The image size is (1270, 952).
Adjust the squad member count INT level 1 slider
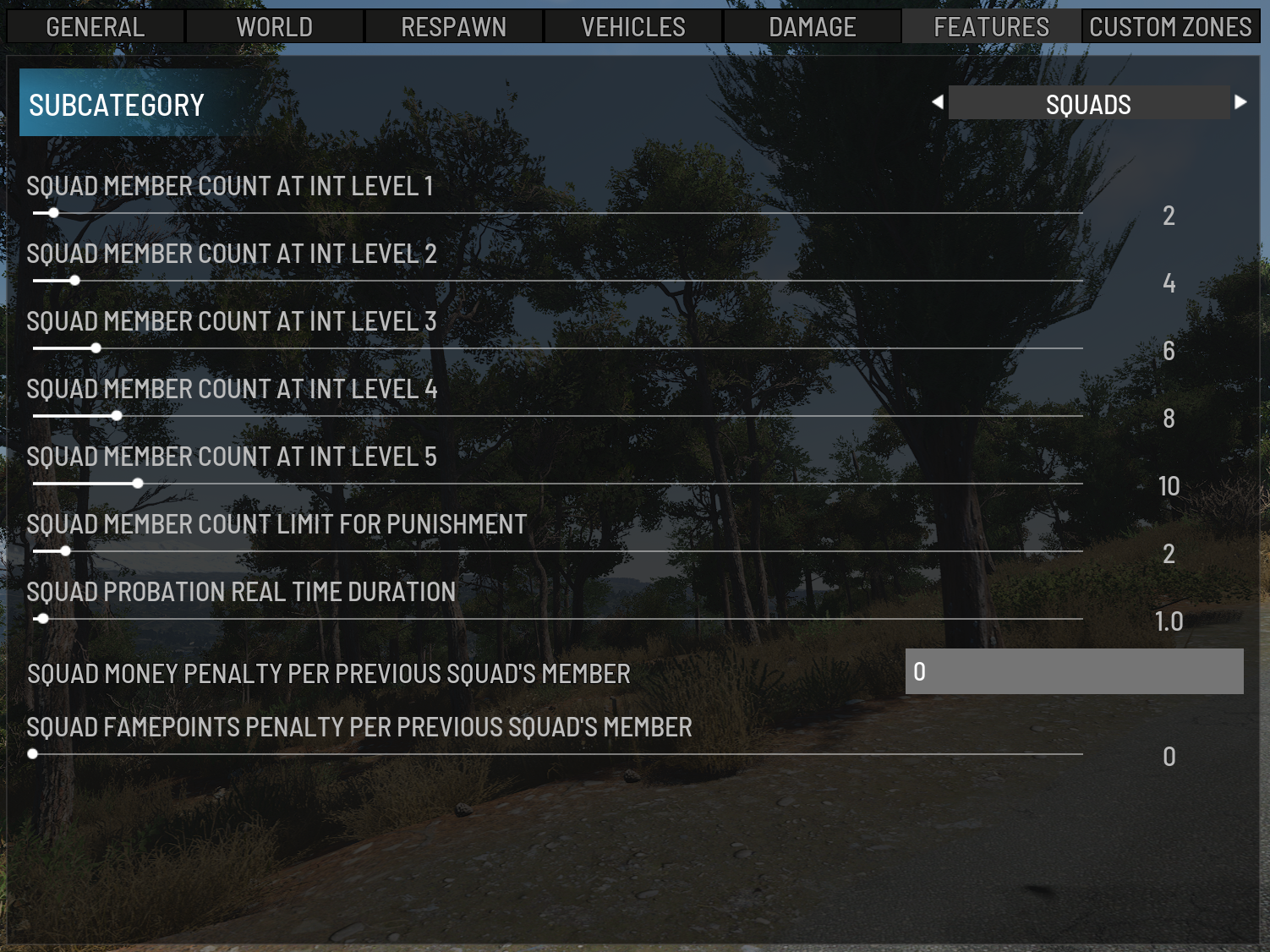53,213
